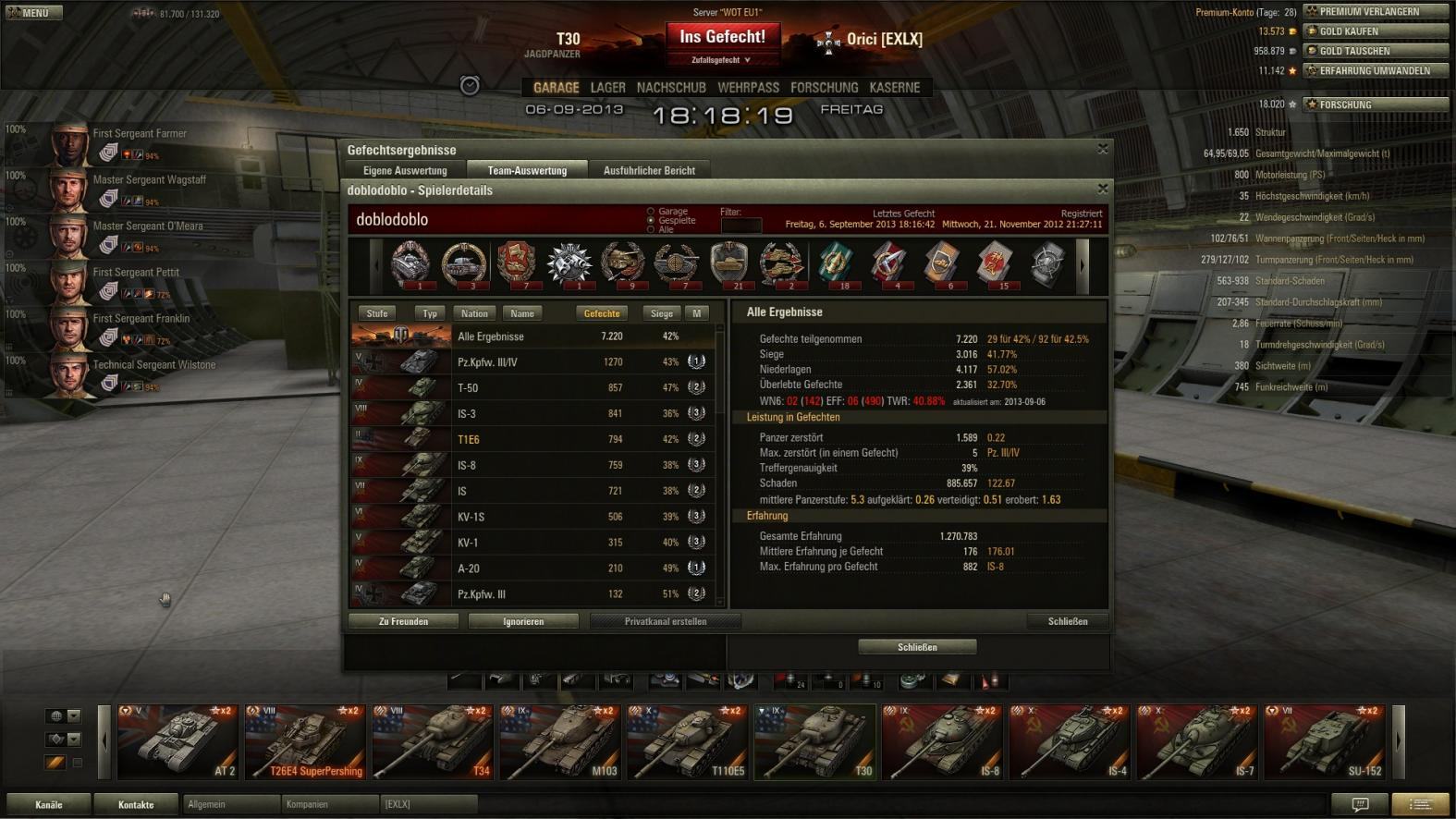This screenshot has width=1456, height=819.
Task: Close player details with lower-right Schließen button
Action: [x=1067, y=621]
